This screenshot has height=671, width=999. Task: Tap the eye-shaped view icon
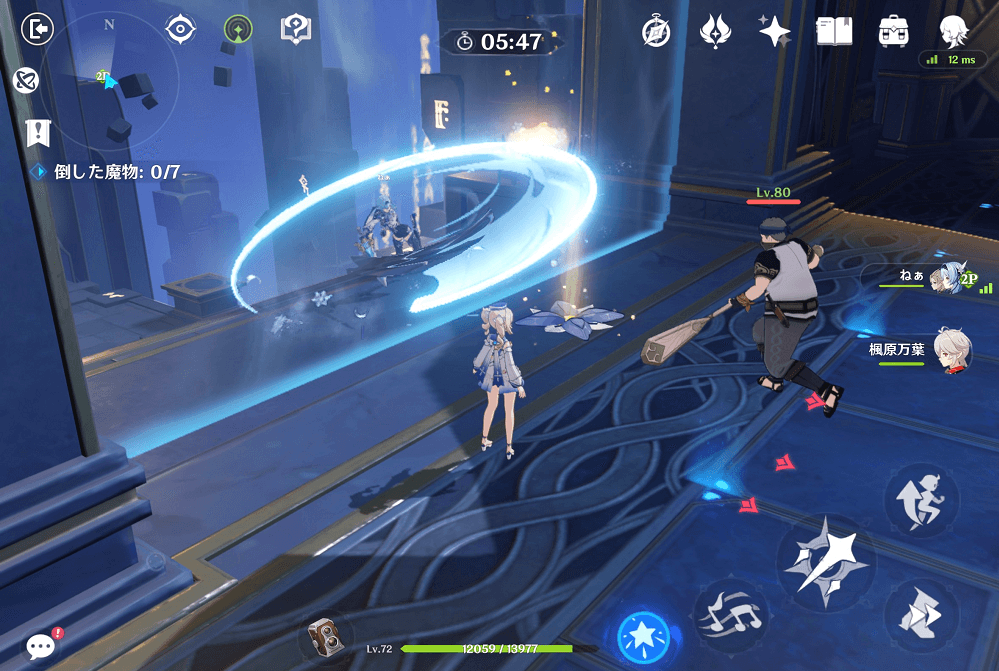180,29
